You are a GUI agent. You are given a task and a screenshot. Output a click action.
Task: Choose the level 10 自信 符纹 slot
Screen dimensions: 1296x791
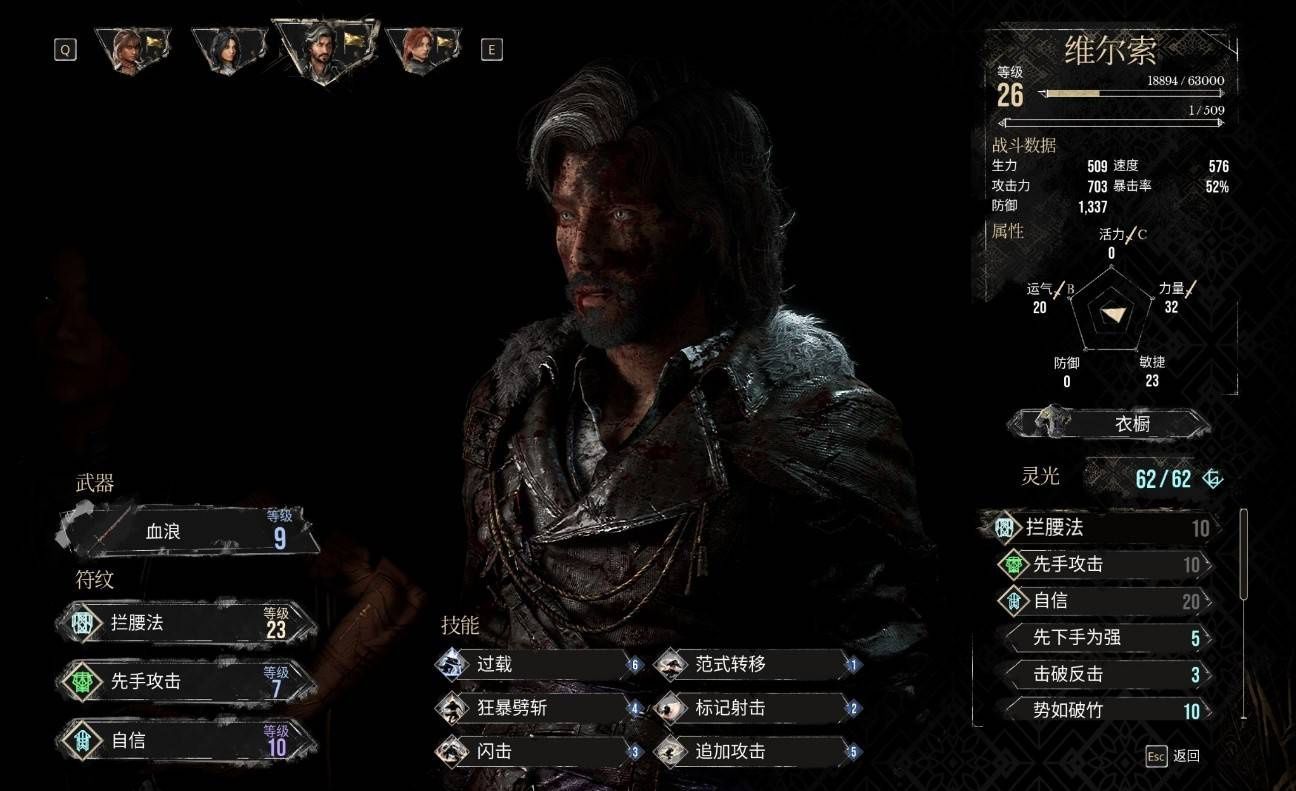pos(190,741)
